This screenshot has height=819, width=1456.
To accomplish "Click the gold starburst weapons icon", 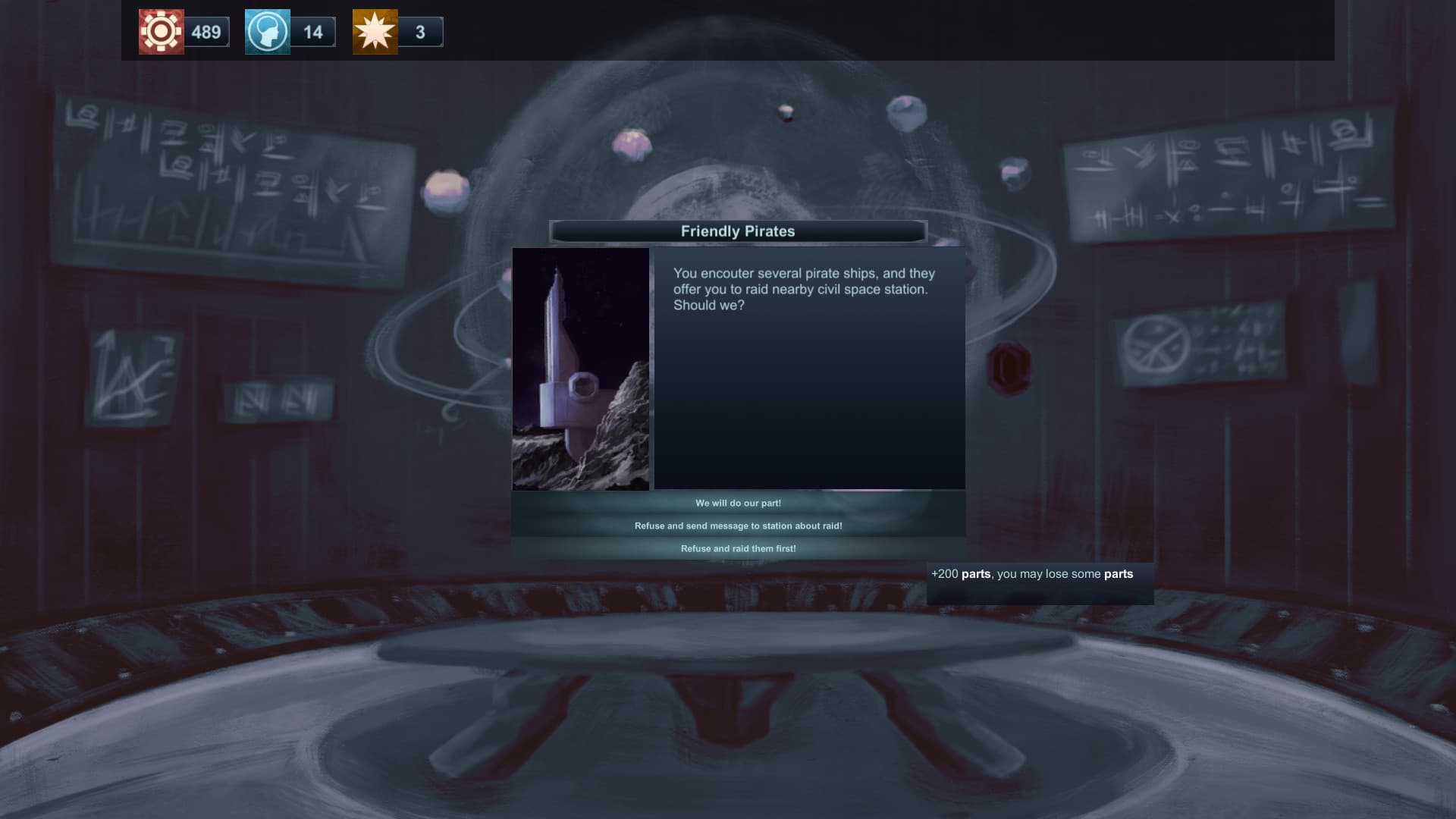I will tap(375, 32).
